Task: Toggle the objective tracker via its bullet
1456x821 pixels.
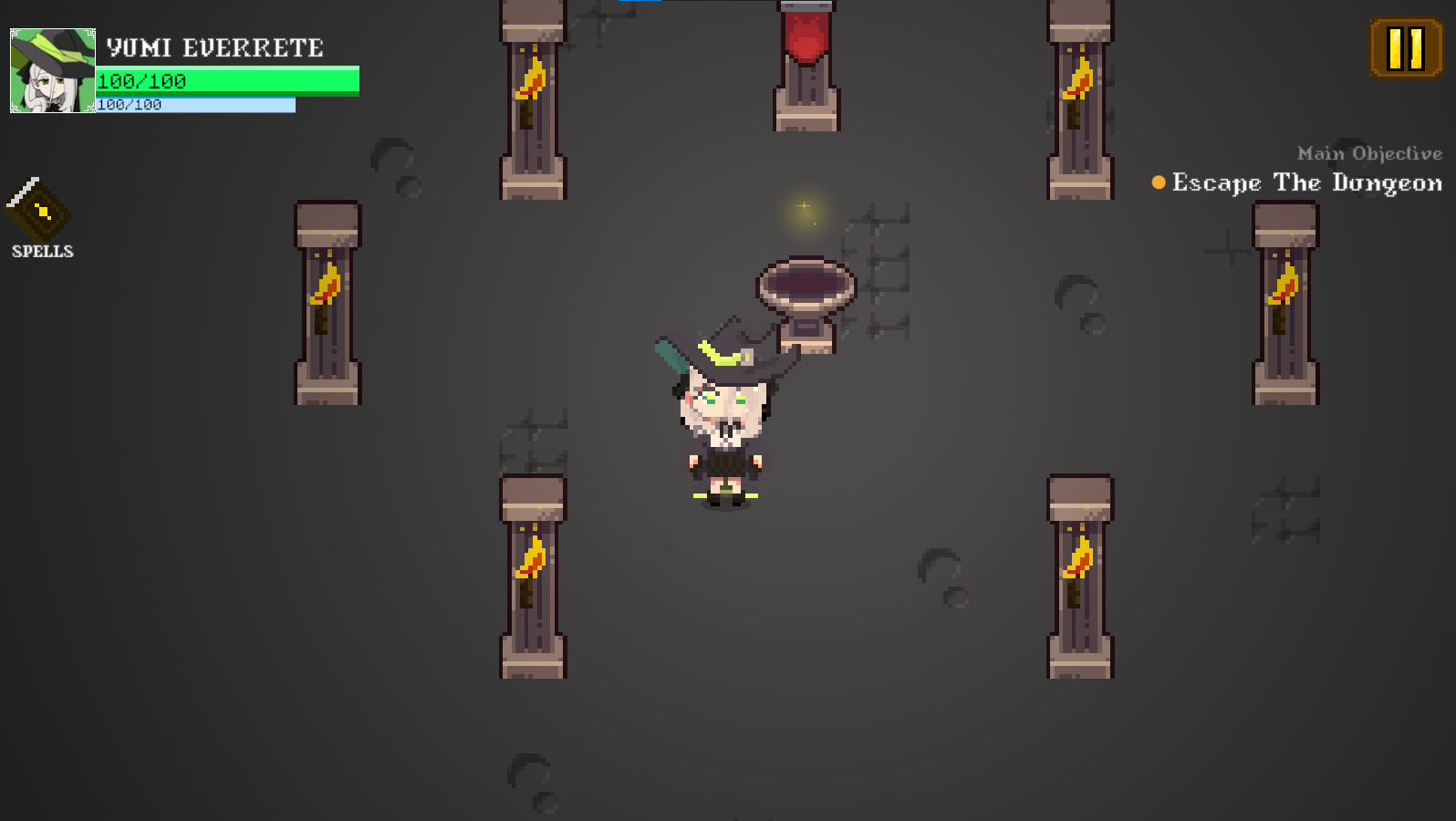Action: pyautogui.click(x=1157, y=183)
